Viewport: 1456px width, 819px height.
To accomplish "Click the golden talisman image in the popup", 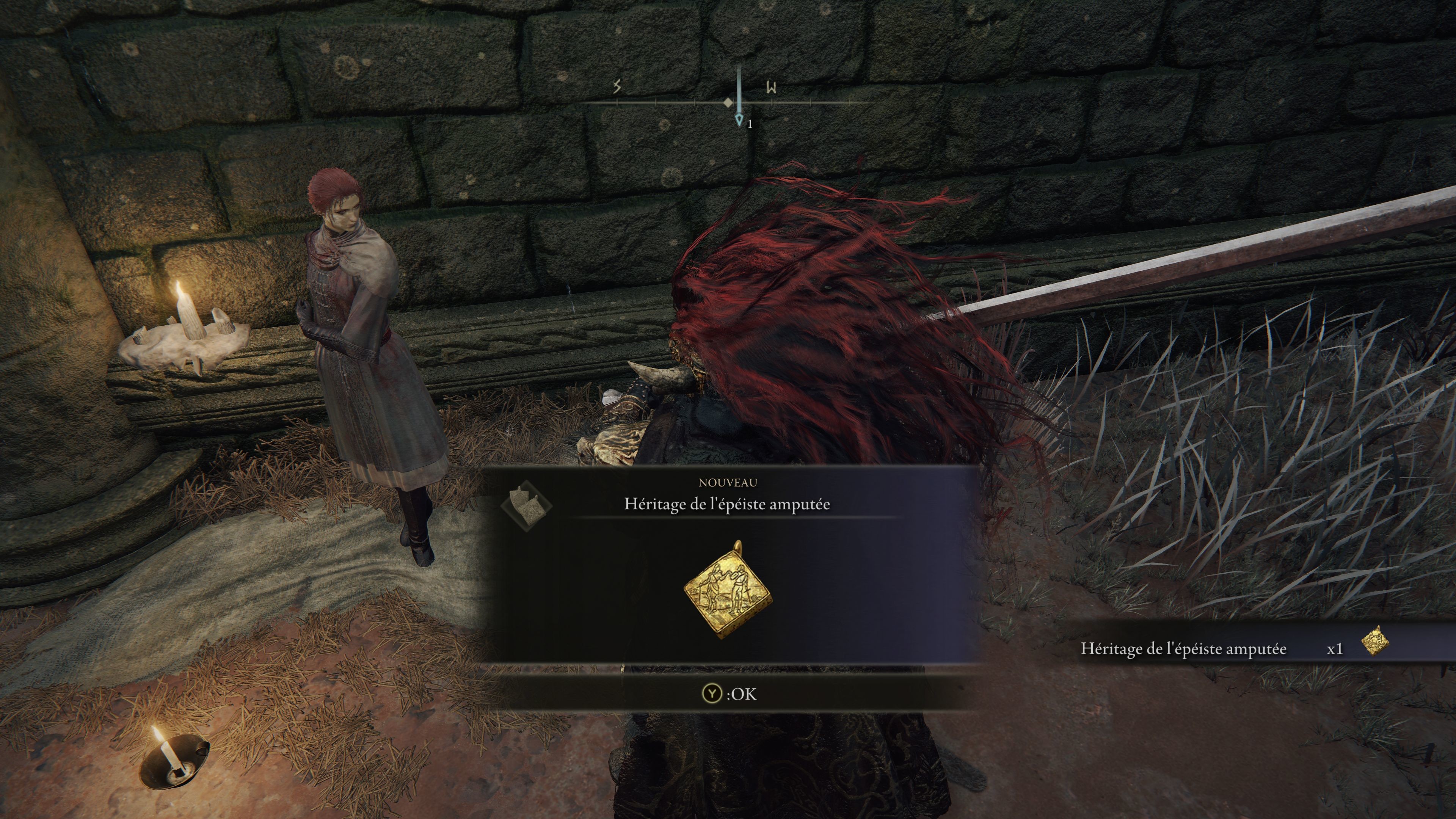I will click(727, 591).
